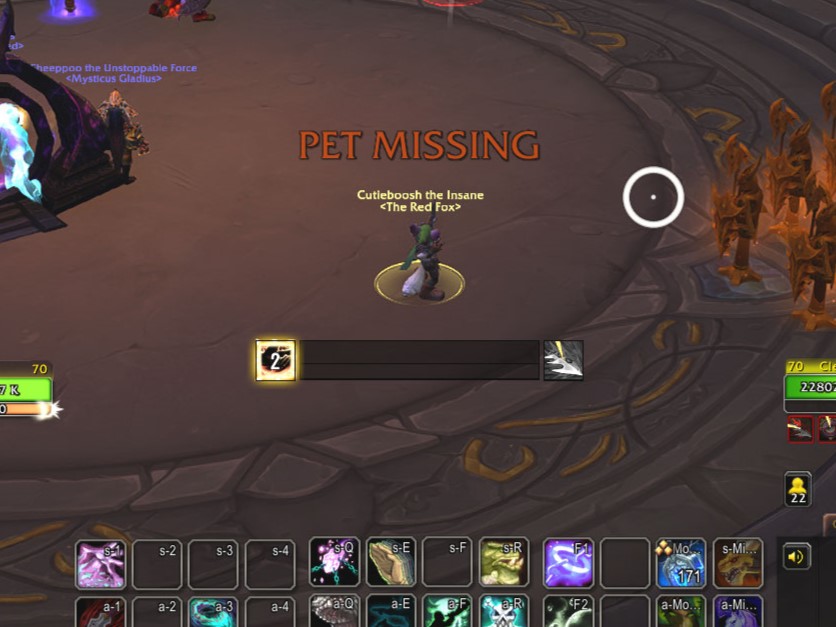
Task: Use the red ability bound to a-1
Action: [x=101, y=612]
